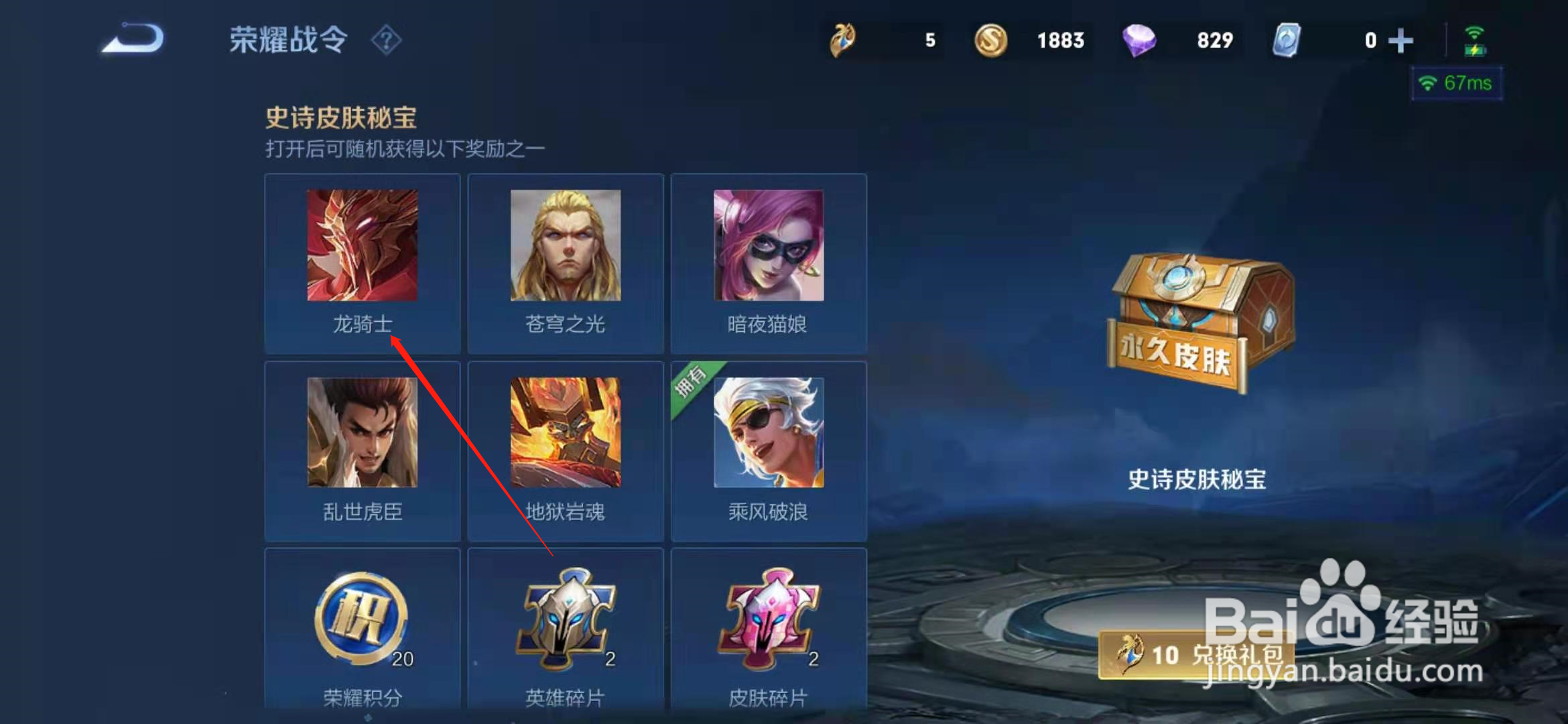This screenshot has width=1568, height=724.
Task: Select the 乘风破浪 skin thumbnail
Action: [769, 432]
